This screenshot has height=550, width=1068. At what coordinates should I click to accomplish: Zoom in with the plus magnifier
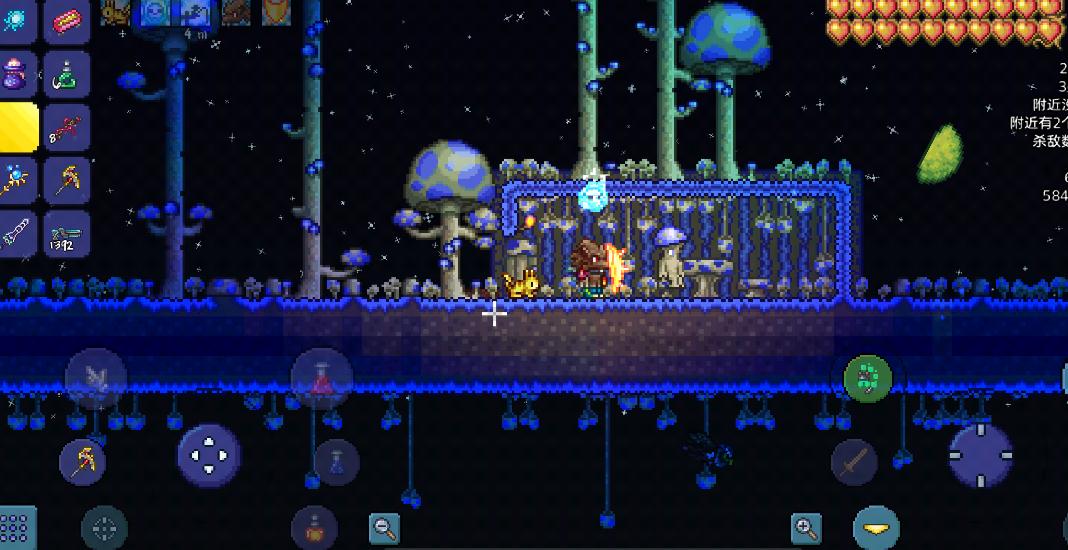coord(806,527)
